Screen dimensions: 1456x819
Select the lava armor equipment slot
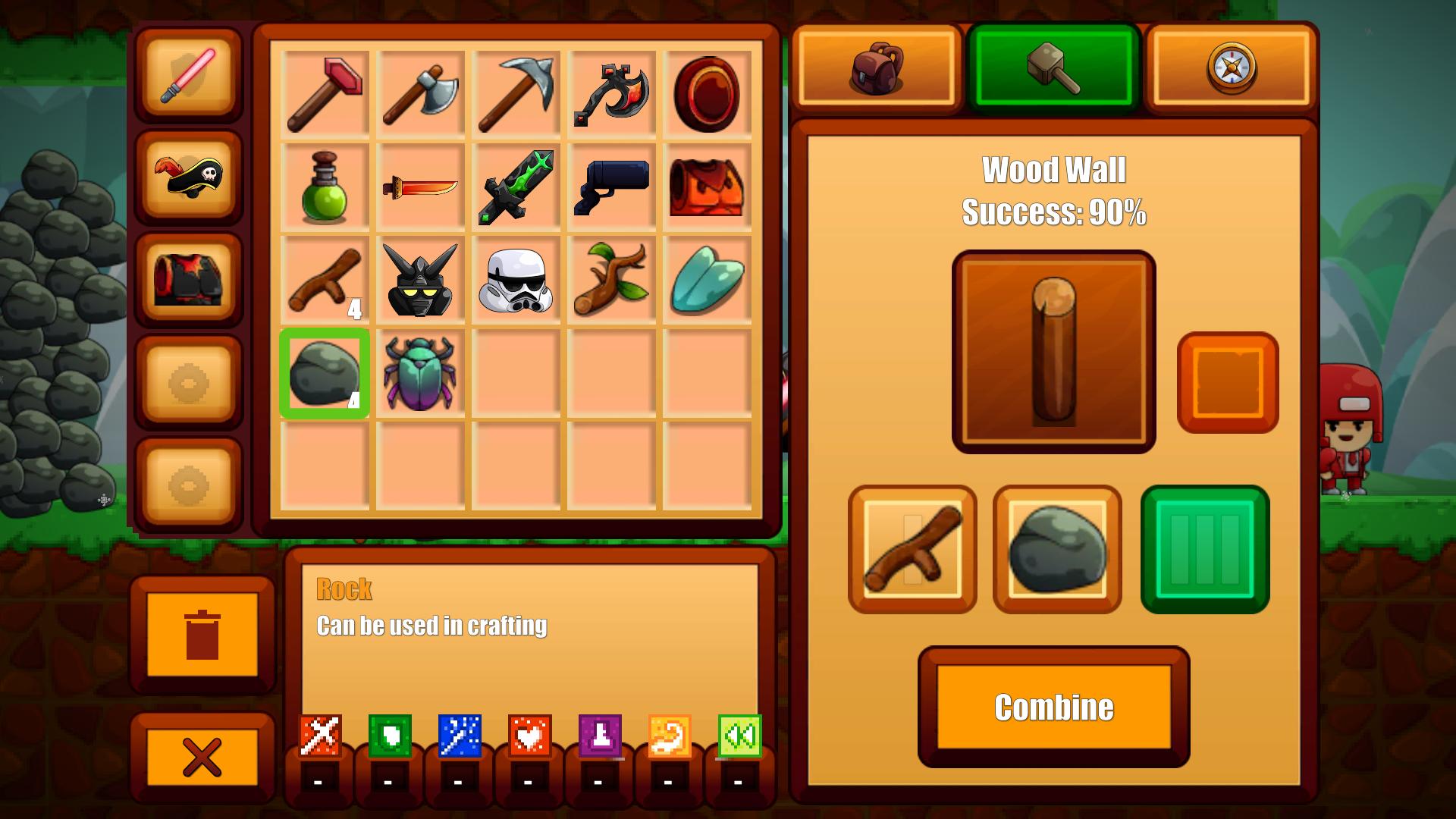tap(187, 282)
